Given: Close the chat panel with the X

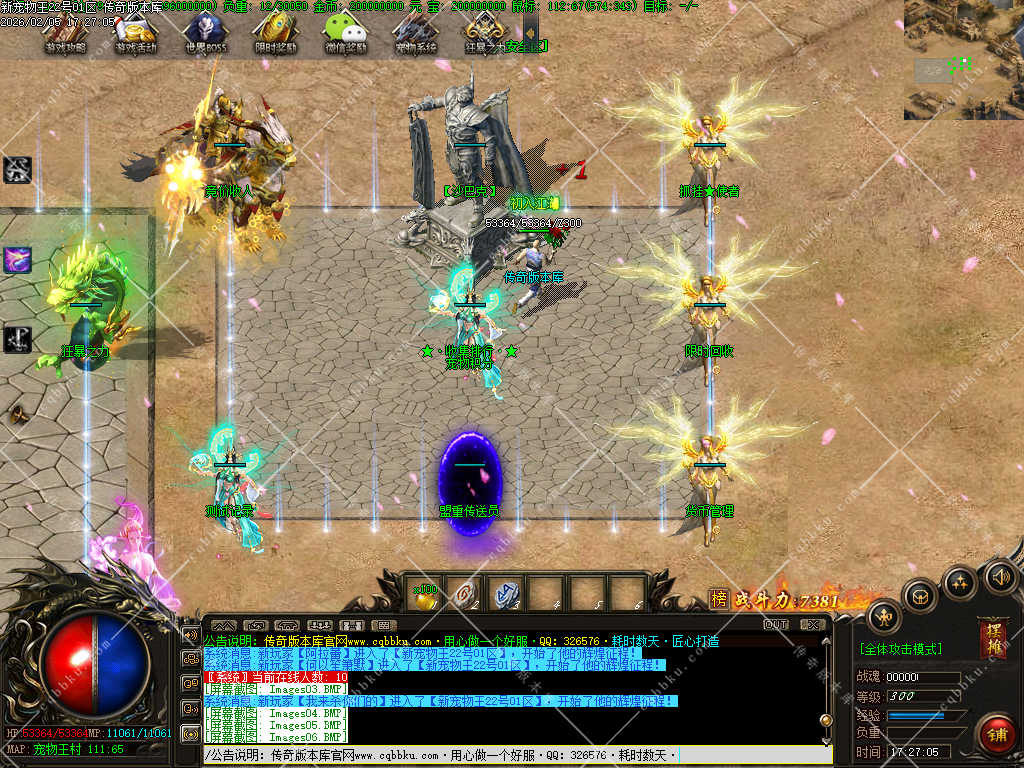Looking at the screenshot, I should 812,625.
